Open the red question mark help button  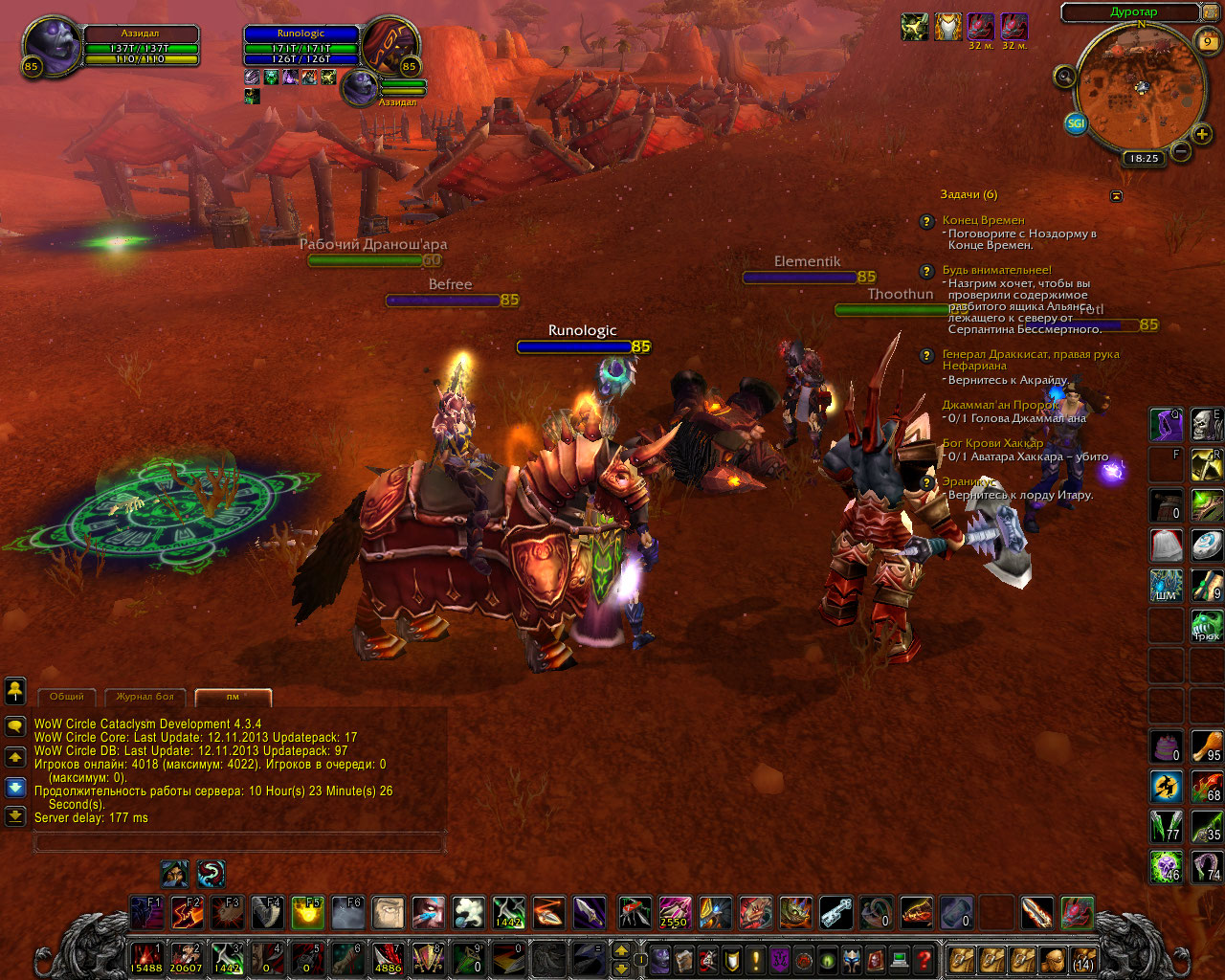924,958
